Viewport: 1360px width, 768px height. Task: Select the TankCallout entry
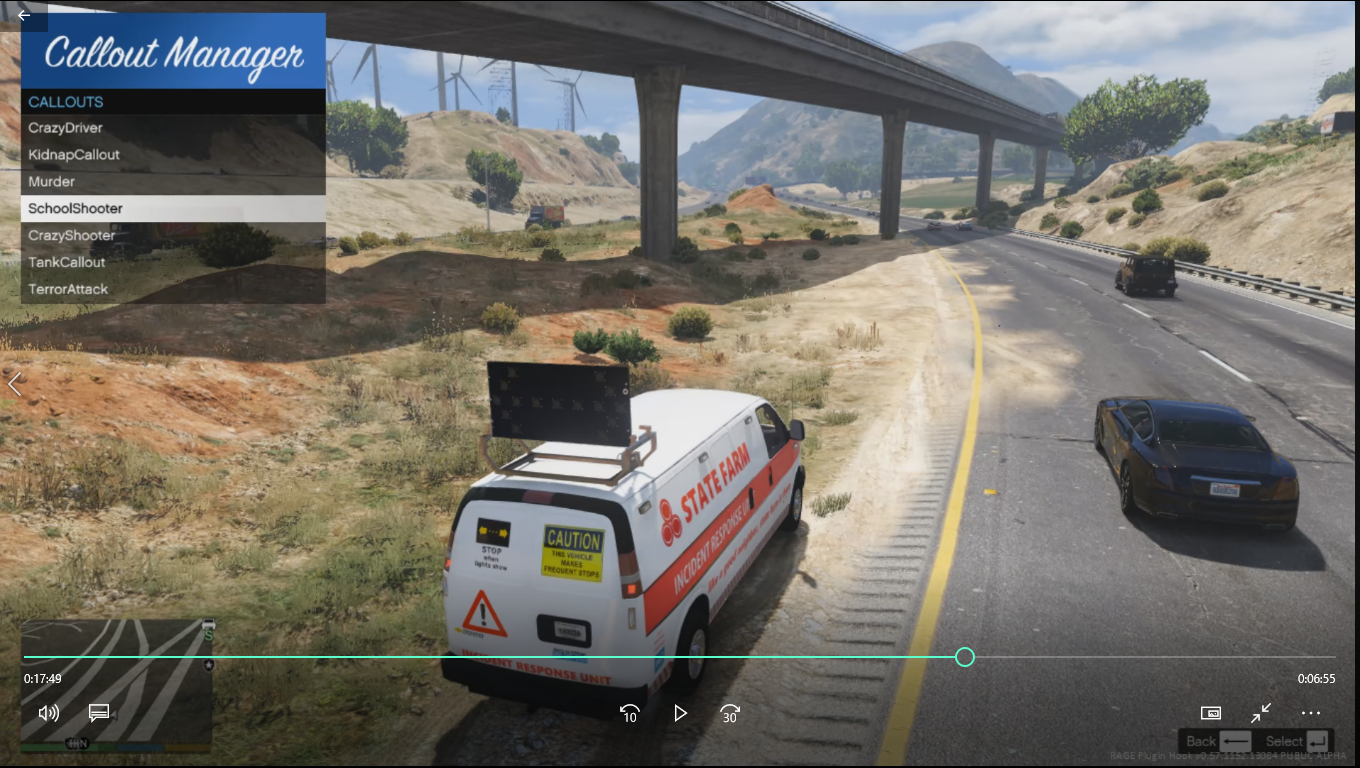coord(67,263)
